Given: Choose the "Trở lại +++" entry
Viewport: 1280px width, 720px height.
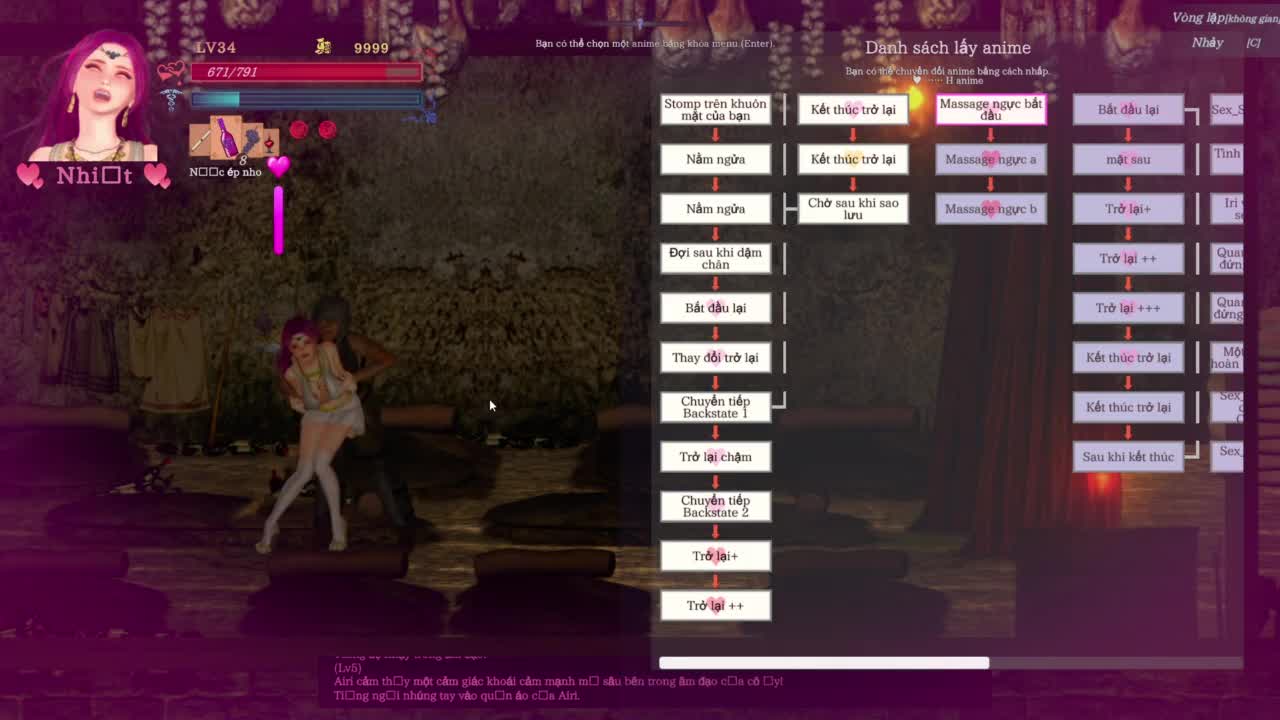Looking at the screenshot, I should [1128, 308].
